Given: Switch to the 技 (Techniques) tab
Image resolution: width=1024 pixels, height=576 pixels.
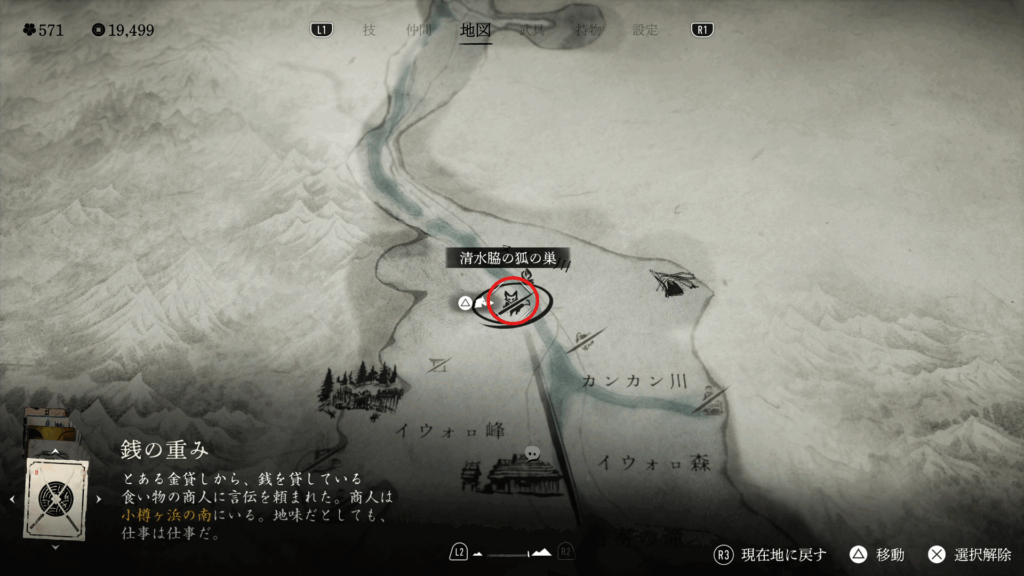Looking at the screenshot, I should tap(369, 30).
